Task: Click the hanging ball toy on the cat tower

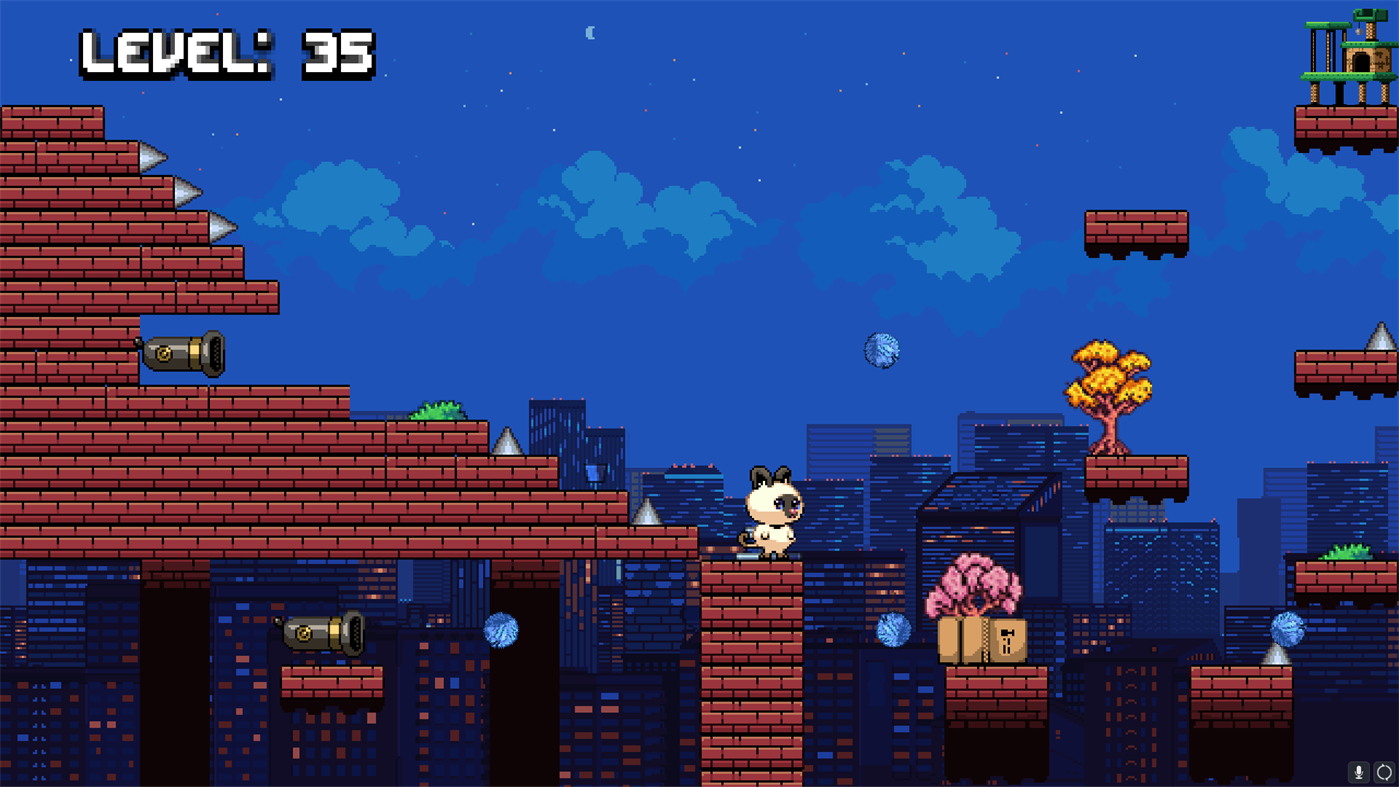Action: (1359, 31)
